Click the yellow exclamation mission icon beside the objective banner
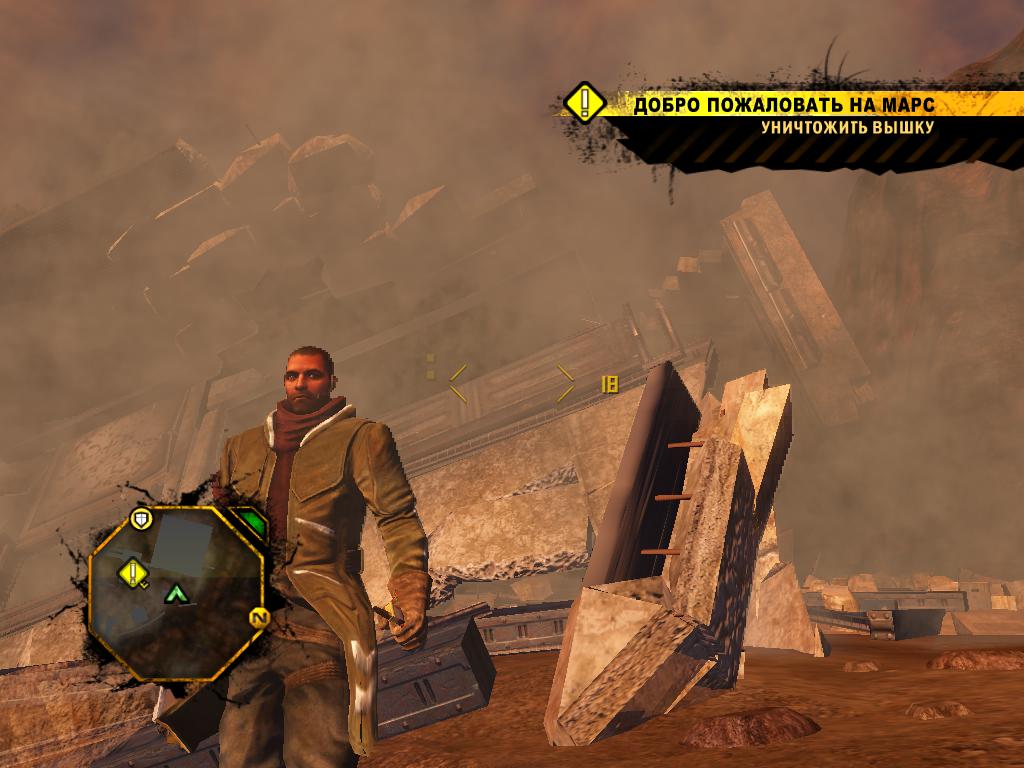 (584, 103)
